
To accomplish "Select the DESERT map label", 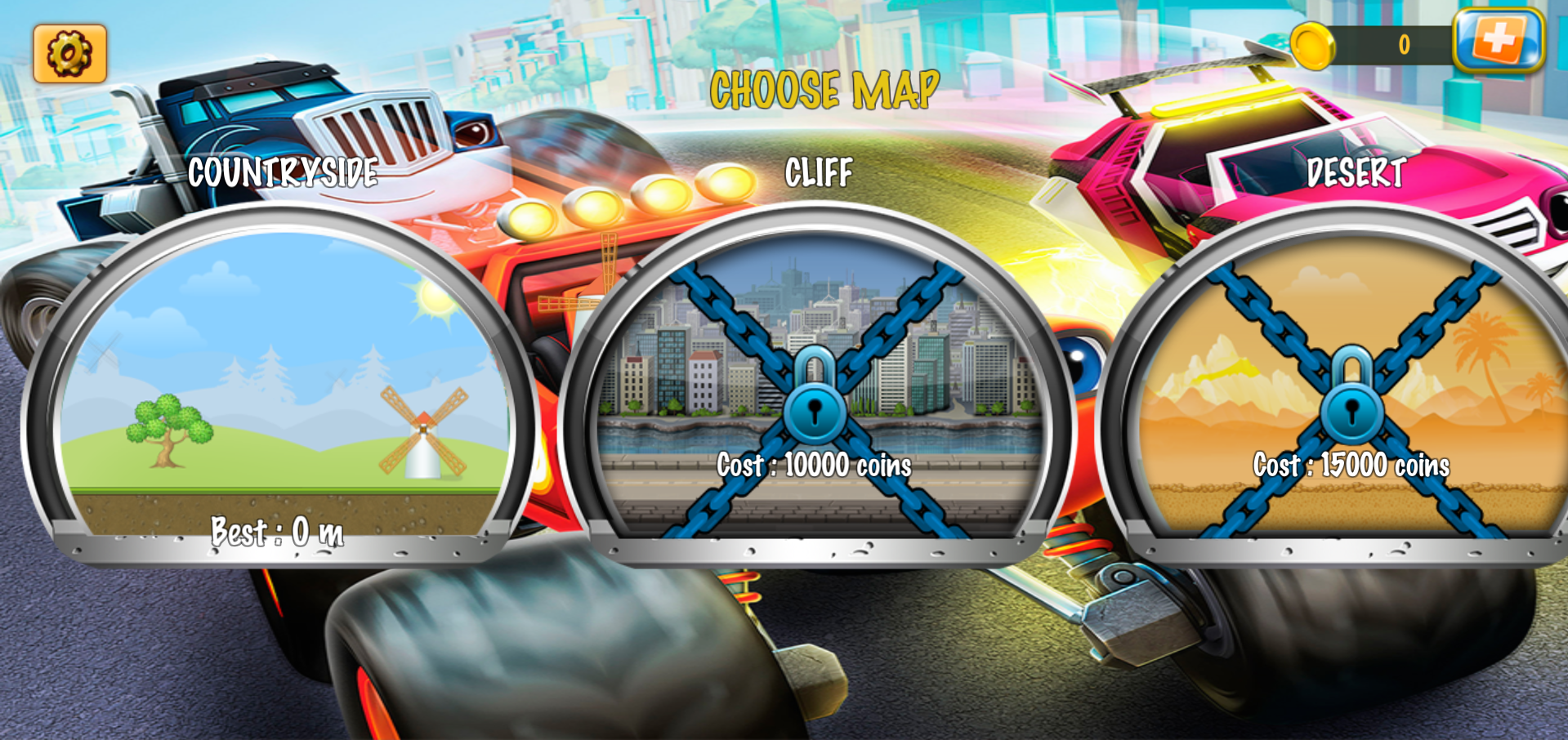I will (1357, 173).
